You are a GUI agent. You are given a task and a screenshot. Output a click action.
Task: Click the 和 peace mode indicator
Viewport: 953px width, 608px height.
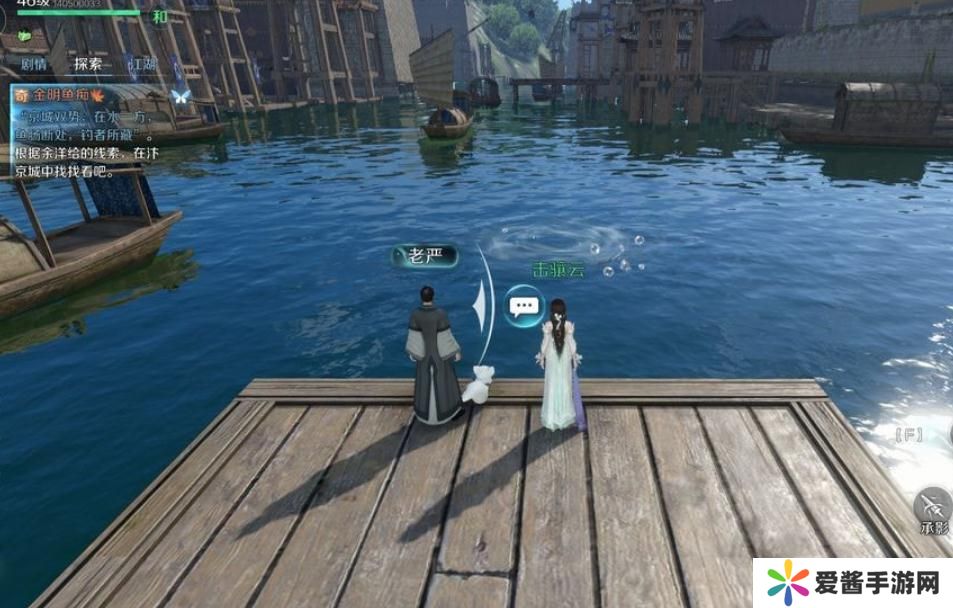click(160, 17)
